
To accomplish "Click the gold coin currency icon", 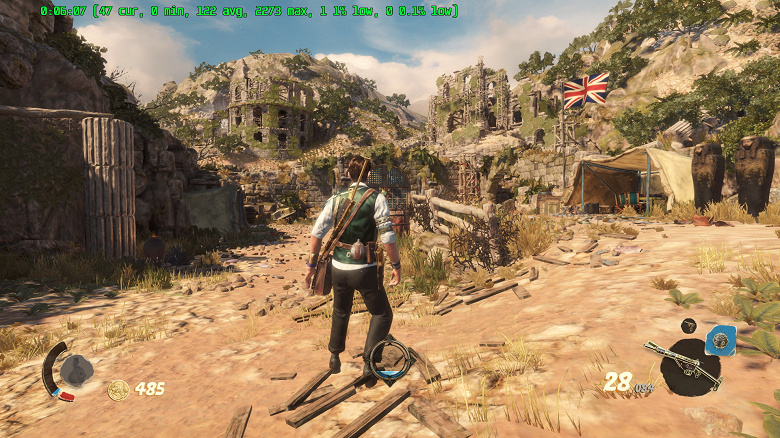I will pyautogui.click(x=118, y=389).
